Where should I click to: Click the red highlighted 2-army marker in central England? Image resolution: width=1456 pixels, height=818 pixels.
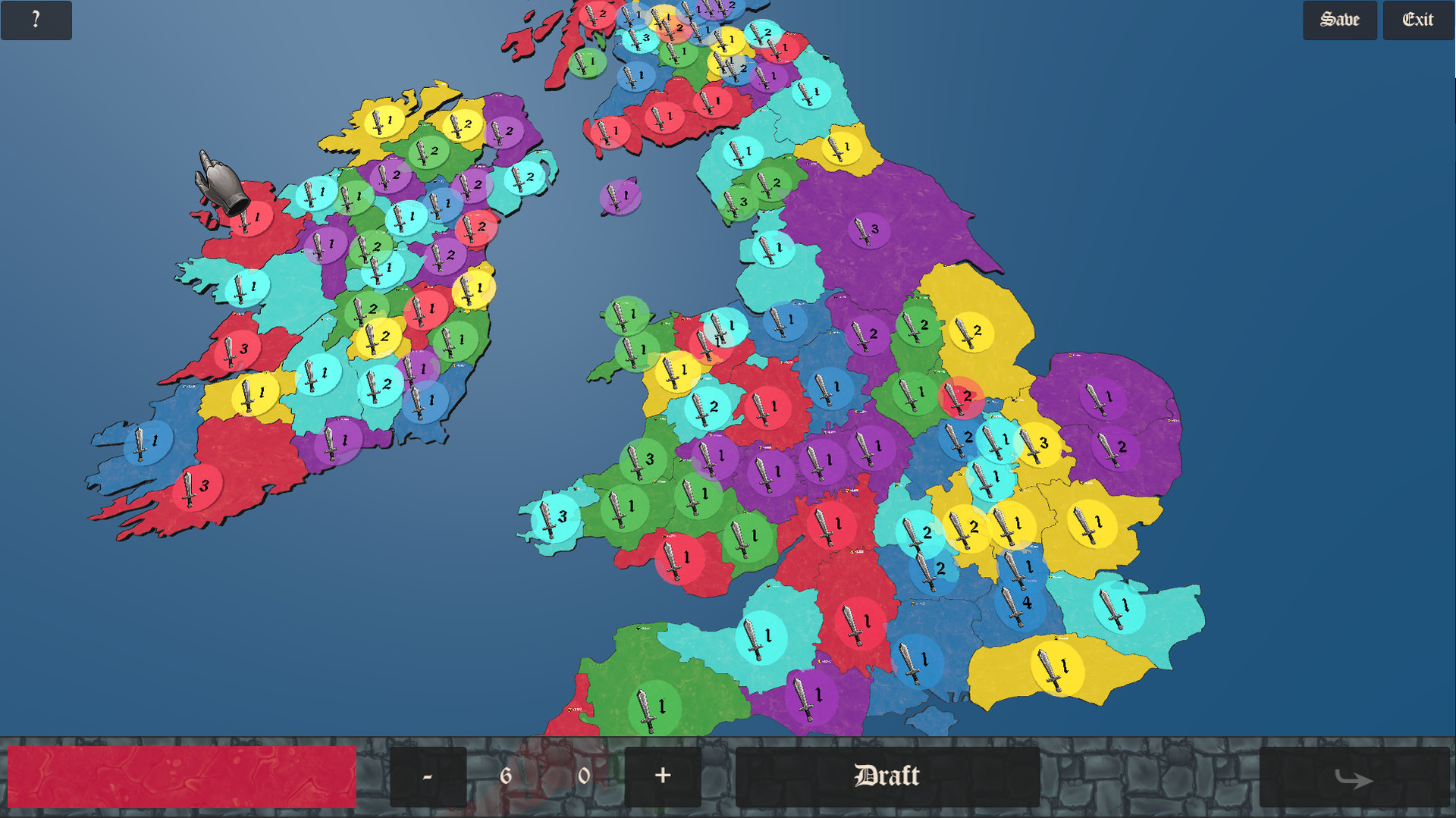960,395
